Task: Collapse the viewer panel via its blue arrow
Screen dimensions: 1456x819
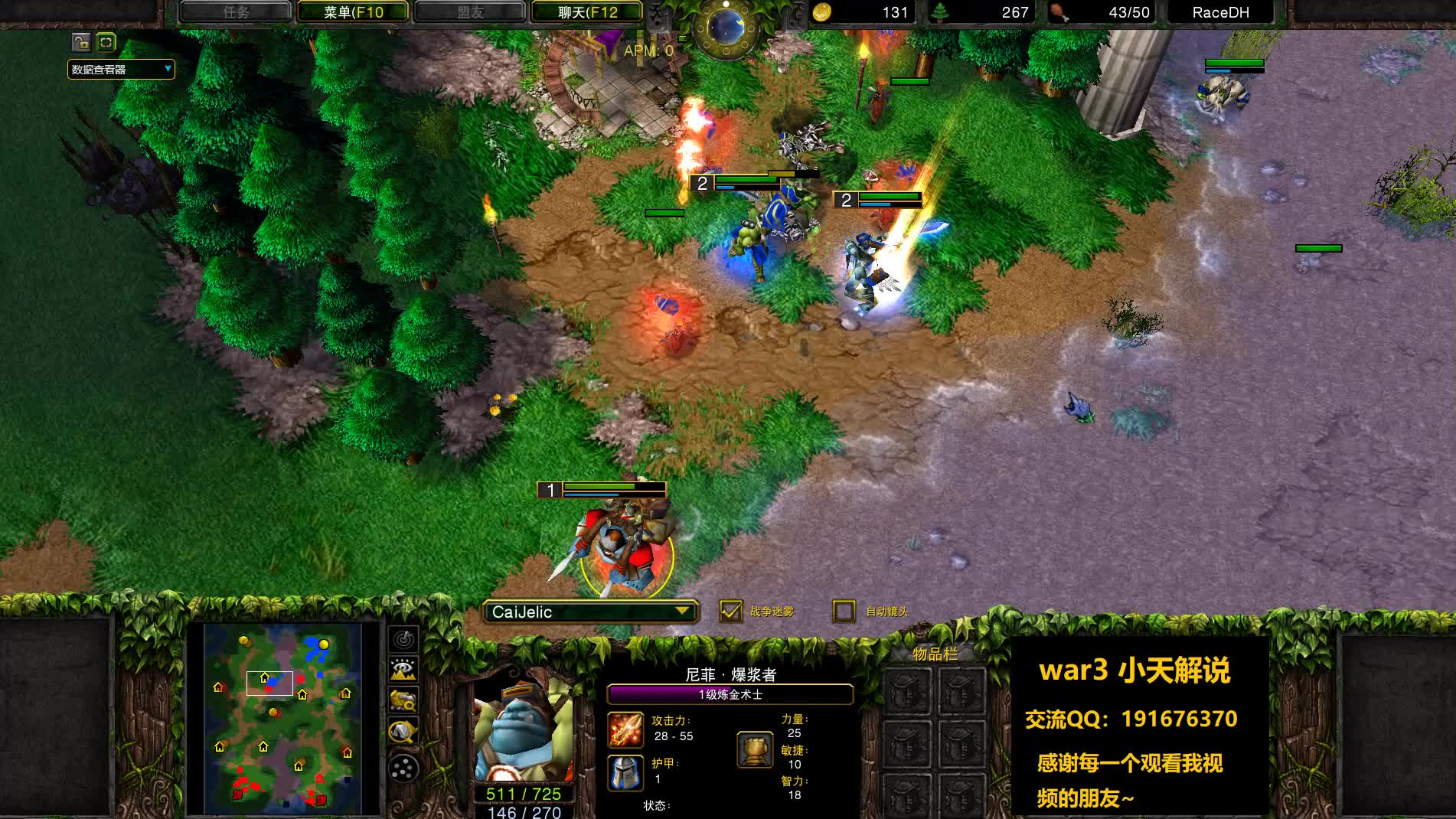Action: (x=105, y=44)
